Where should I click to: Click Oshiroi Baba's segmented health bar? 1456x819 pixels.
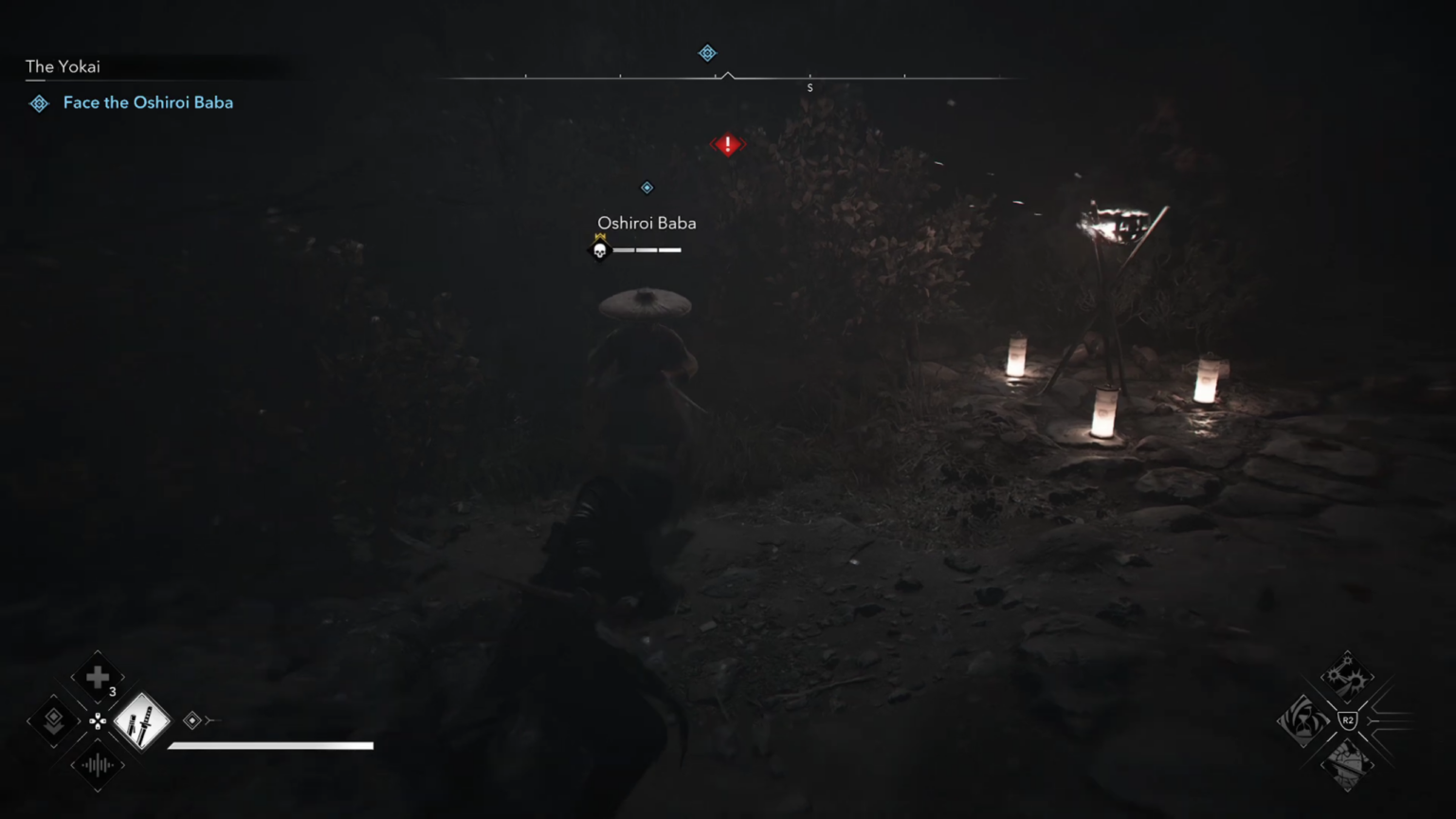(647, 250)
